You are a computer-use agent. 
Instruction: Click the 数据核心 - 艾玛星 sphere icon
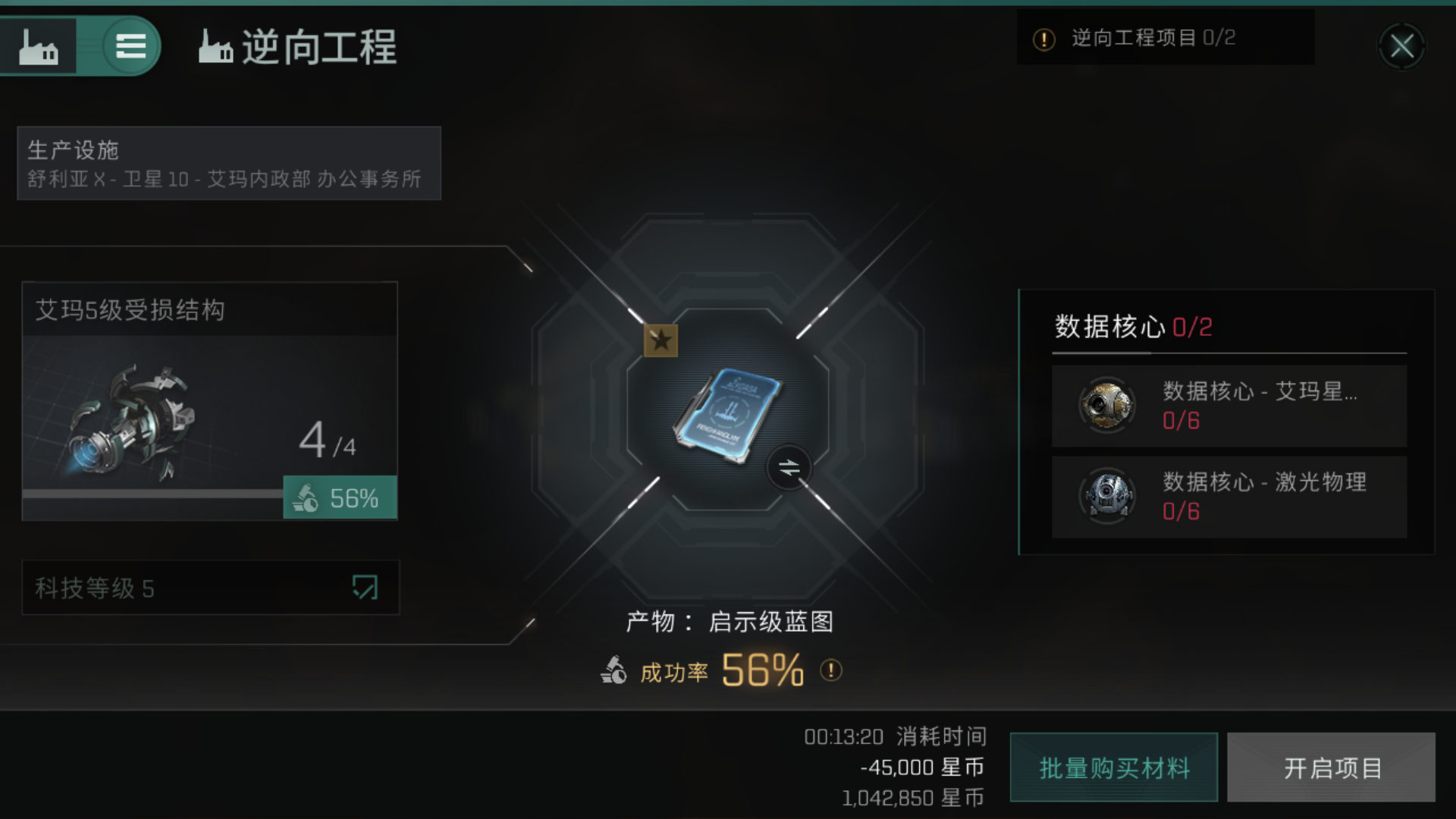1106,405
